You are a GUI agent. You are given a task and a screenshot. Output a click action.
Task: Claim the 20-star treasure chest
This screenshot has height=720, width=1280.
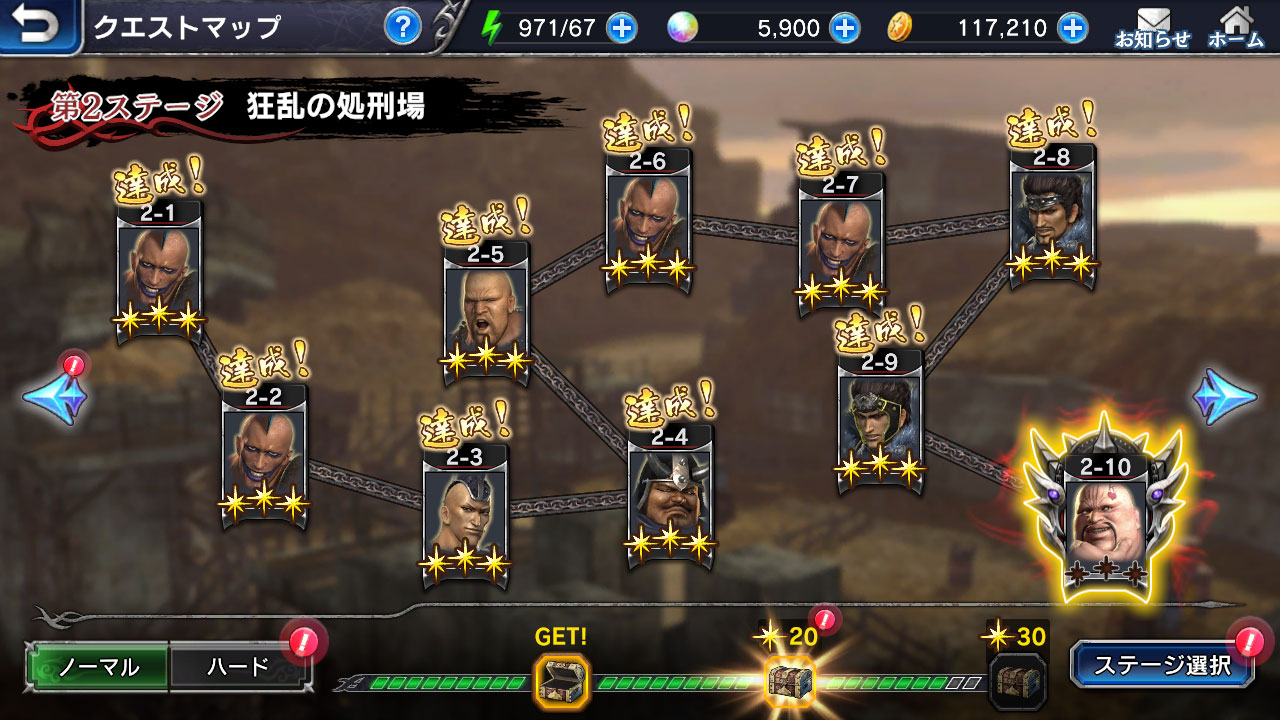tap(789, 681)
